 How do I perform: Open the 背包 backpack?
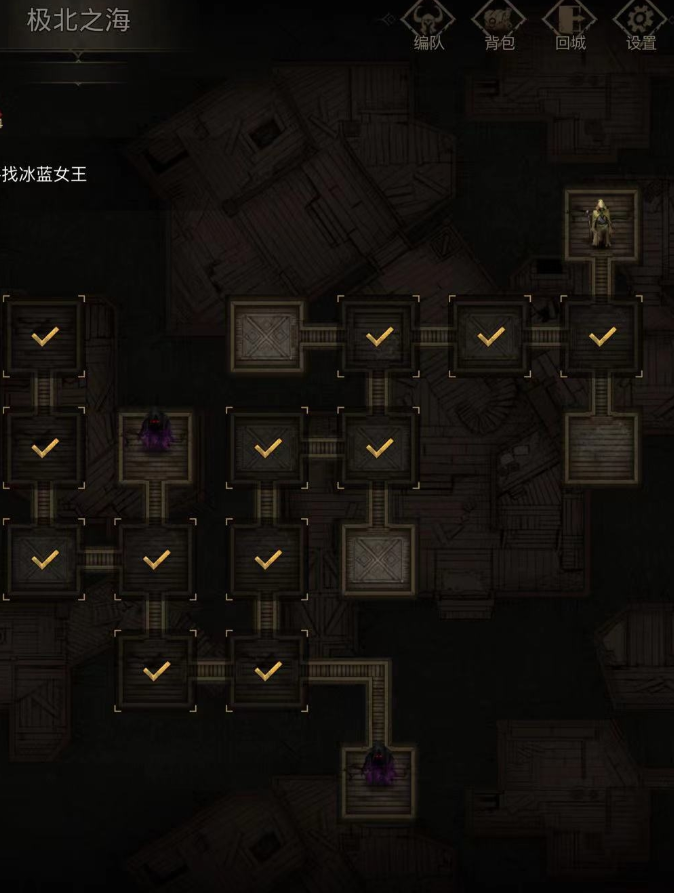point(499,26)
